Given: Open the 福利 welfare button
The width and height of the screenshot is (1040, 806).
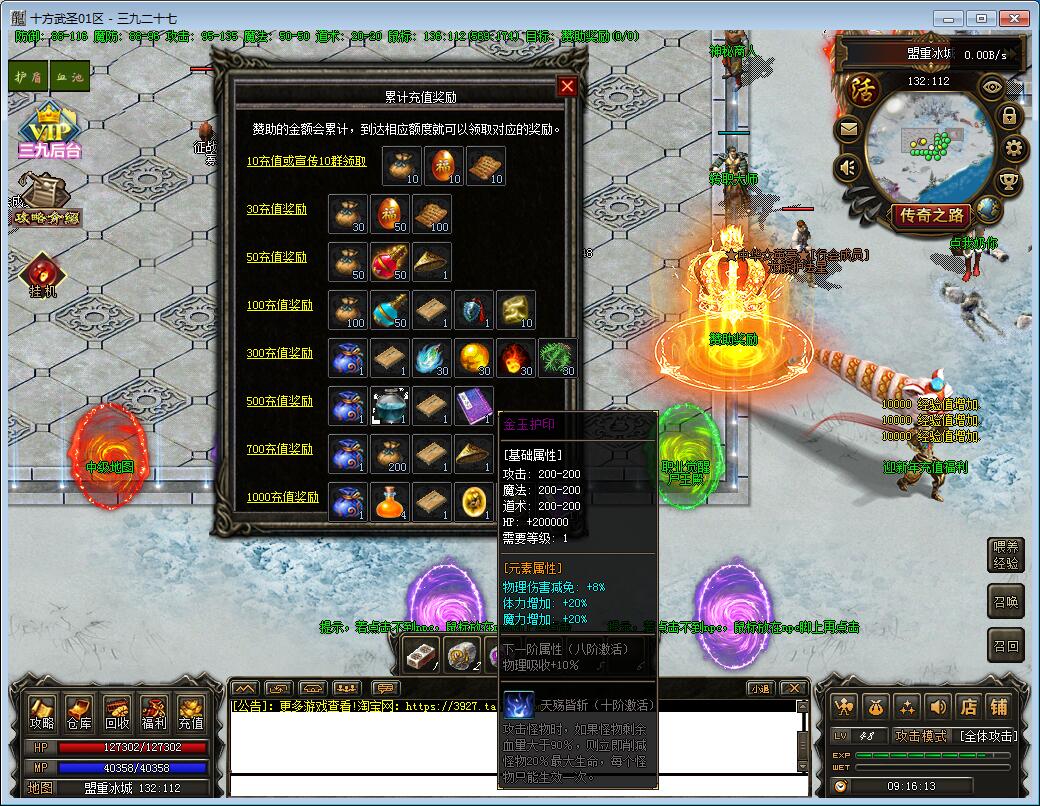Looking at the screenshot, I should point(153,711).
